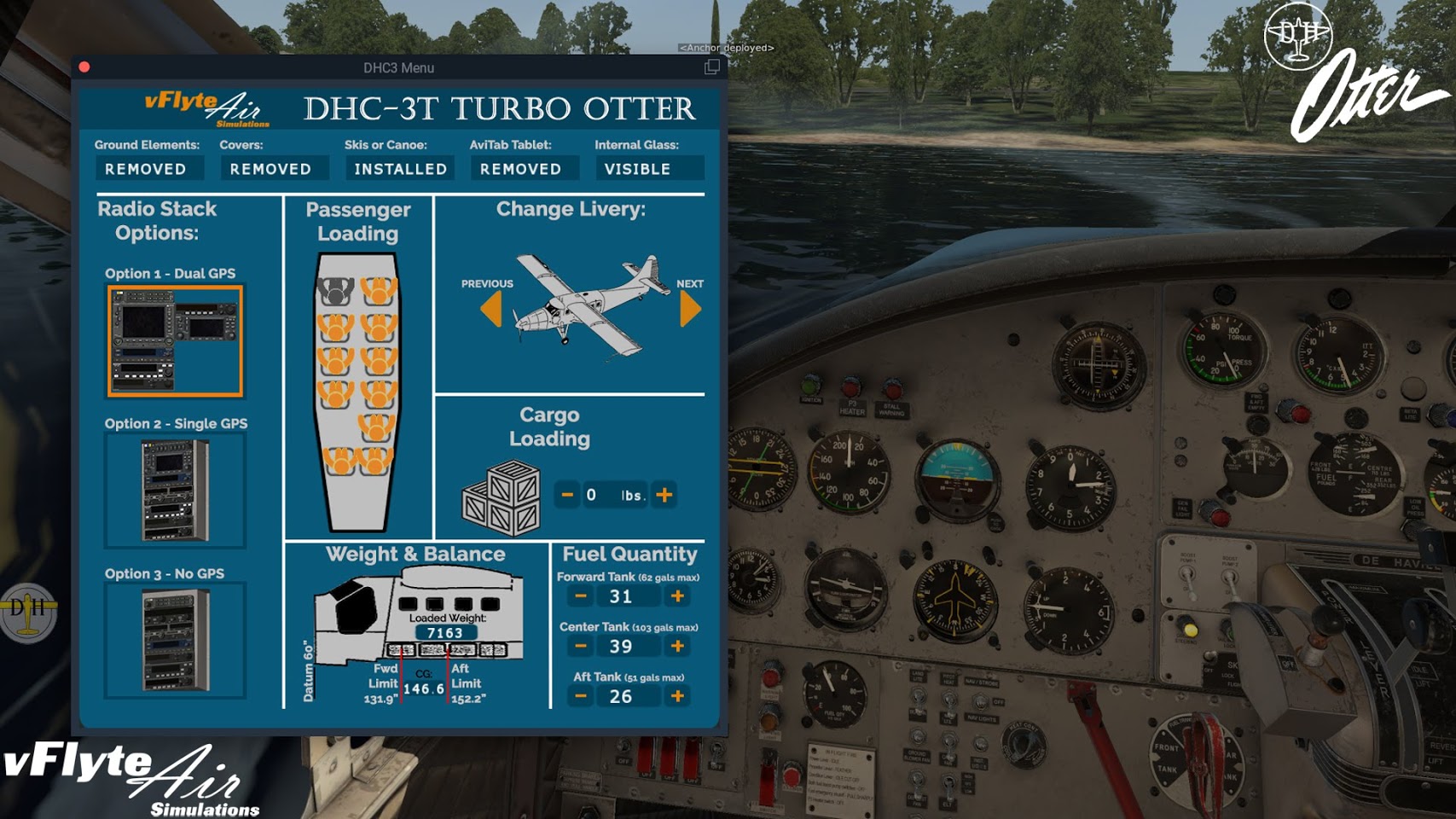The height and width of the screenshot is (819, 1456).
Task: Reduce Center Tank fuel quantity
Action: tap(581, 646)
